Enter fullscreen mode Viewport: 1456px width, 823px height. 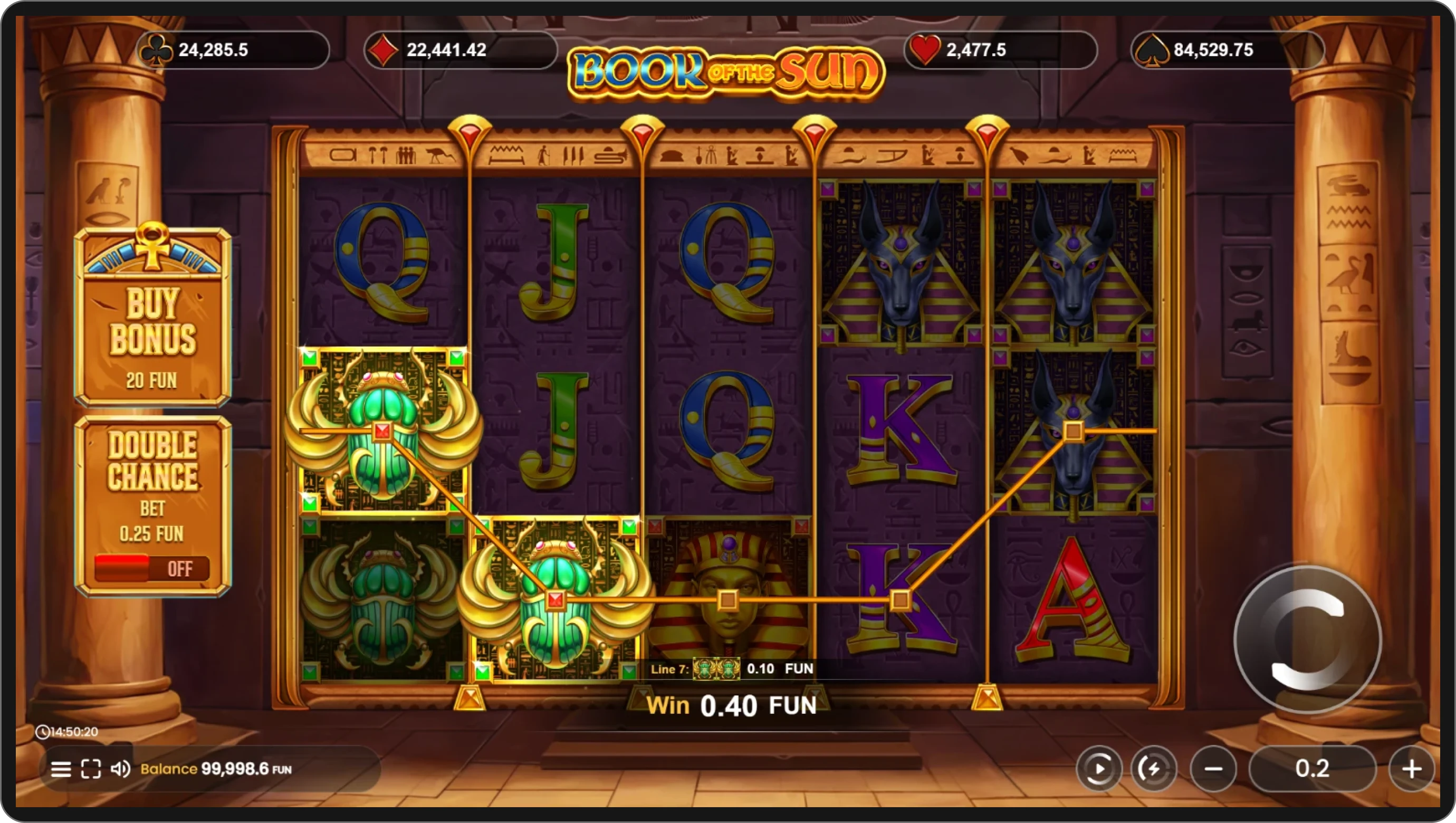[x=90, y=769]
